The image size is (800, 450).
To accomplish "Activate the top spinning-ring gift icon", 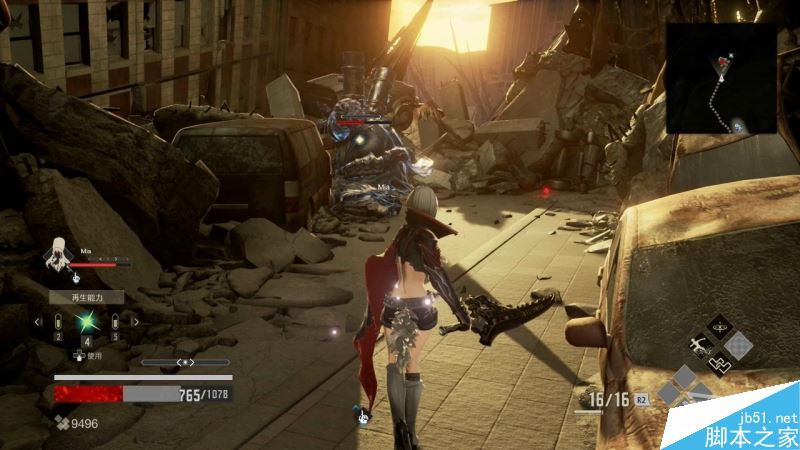I will click(x=720, y=326).
